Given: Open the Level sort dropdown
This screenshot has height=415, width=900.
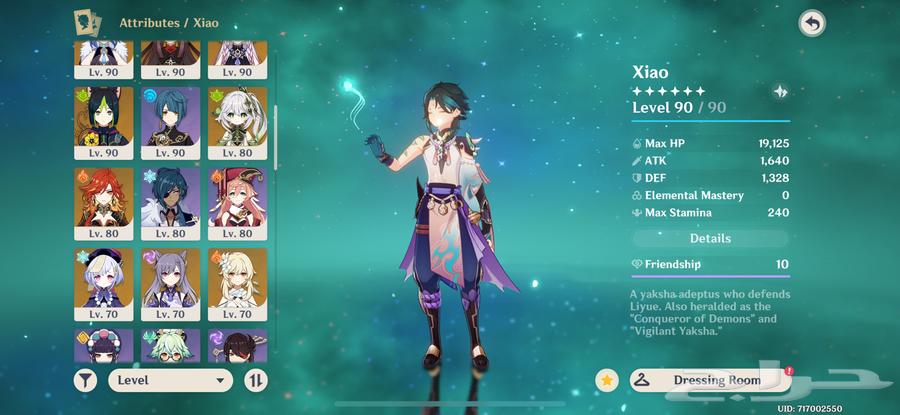Looking at the screenshot, I should [x=168, y=380].
